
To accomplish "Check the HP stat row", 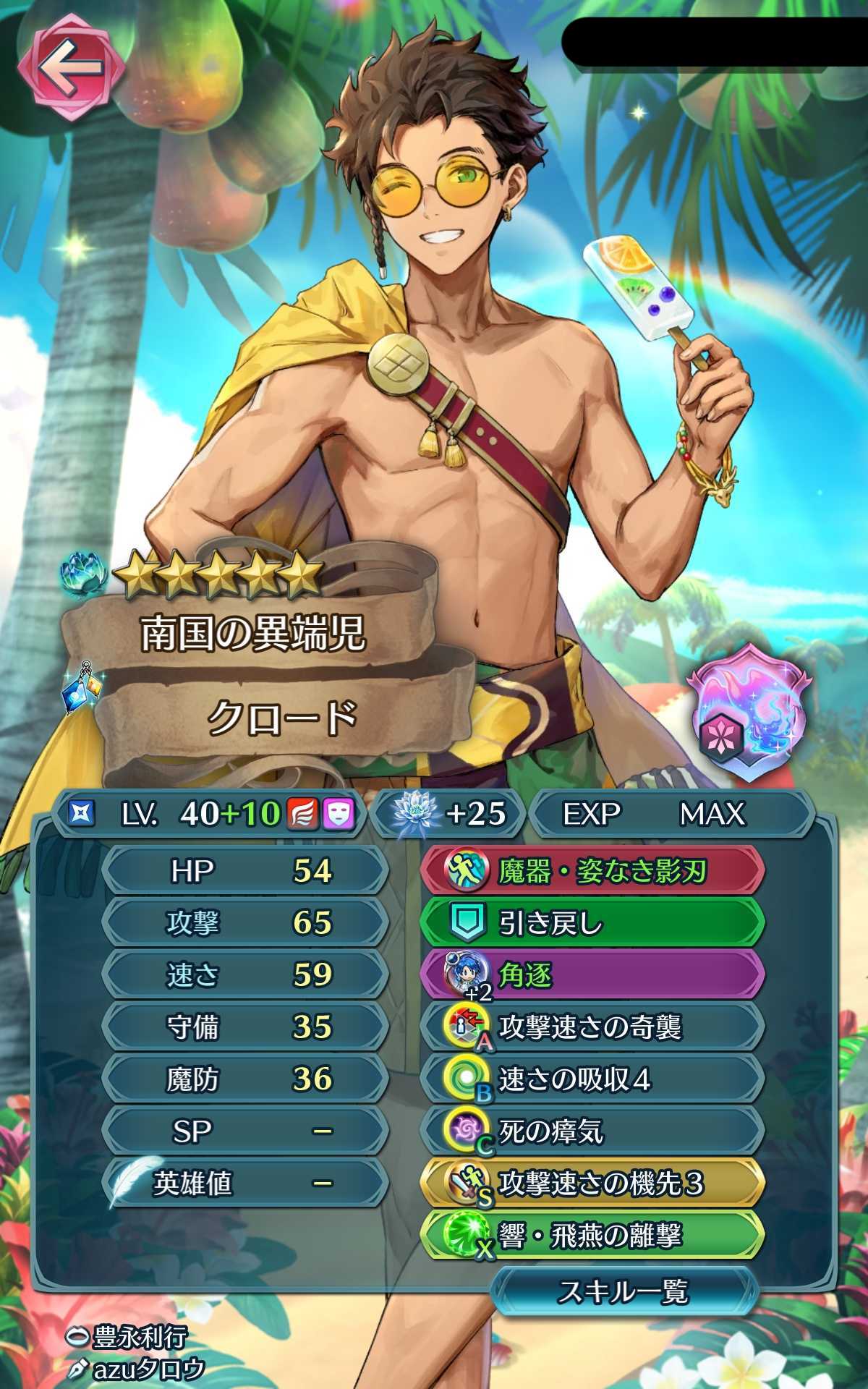I will [246, 871].
